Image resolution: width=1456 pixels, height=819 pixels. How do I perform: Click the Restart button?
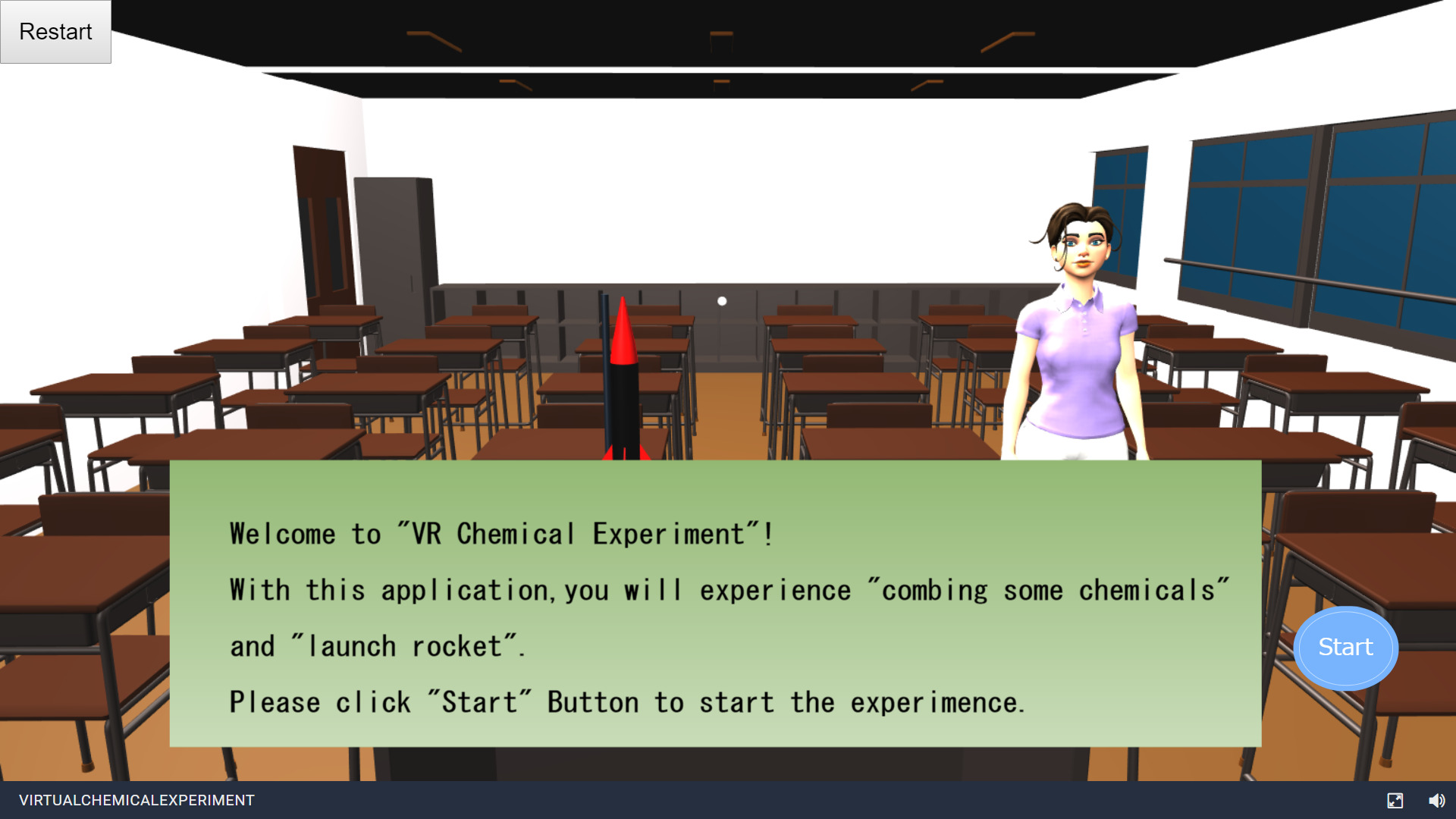[55, 32]
